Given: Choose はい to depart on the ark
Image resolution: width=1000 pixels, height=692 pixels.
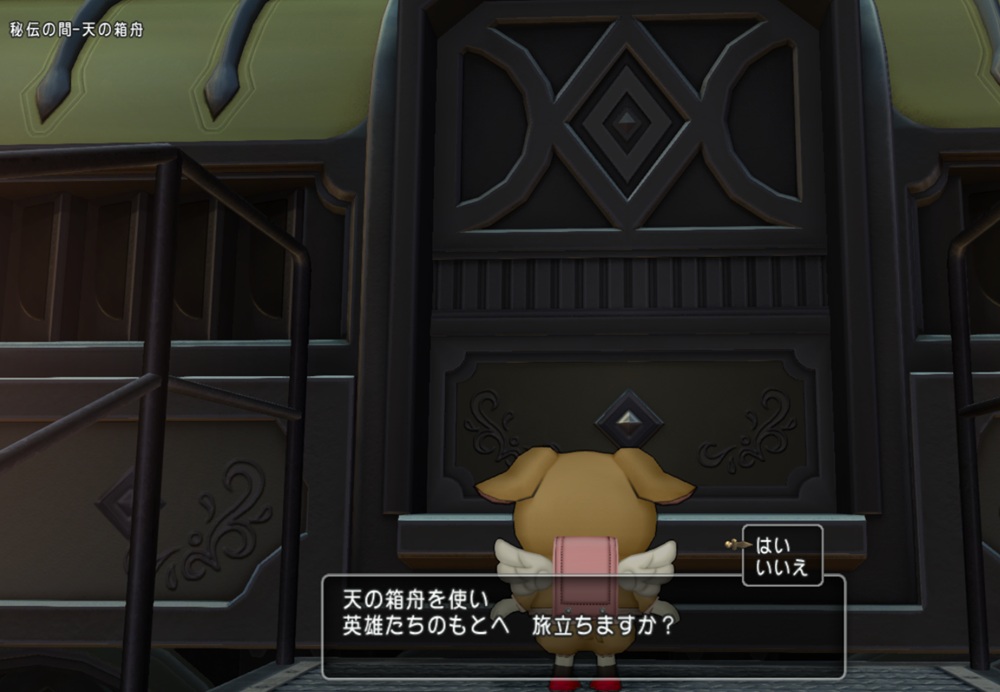Looking at the screenshot, I should pyautogui.click(x=774, y=545).
